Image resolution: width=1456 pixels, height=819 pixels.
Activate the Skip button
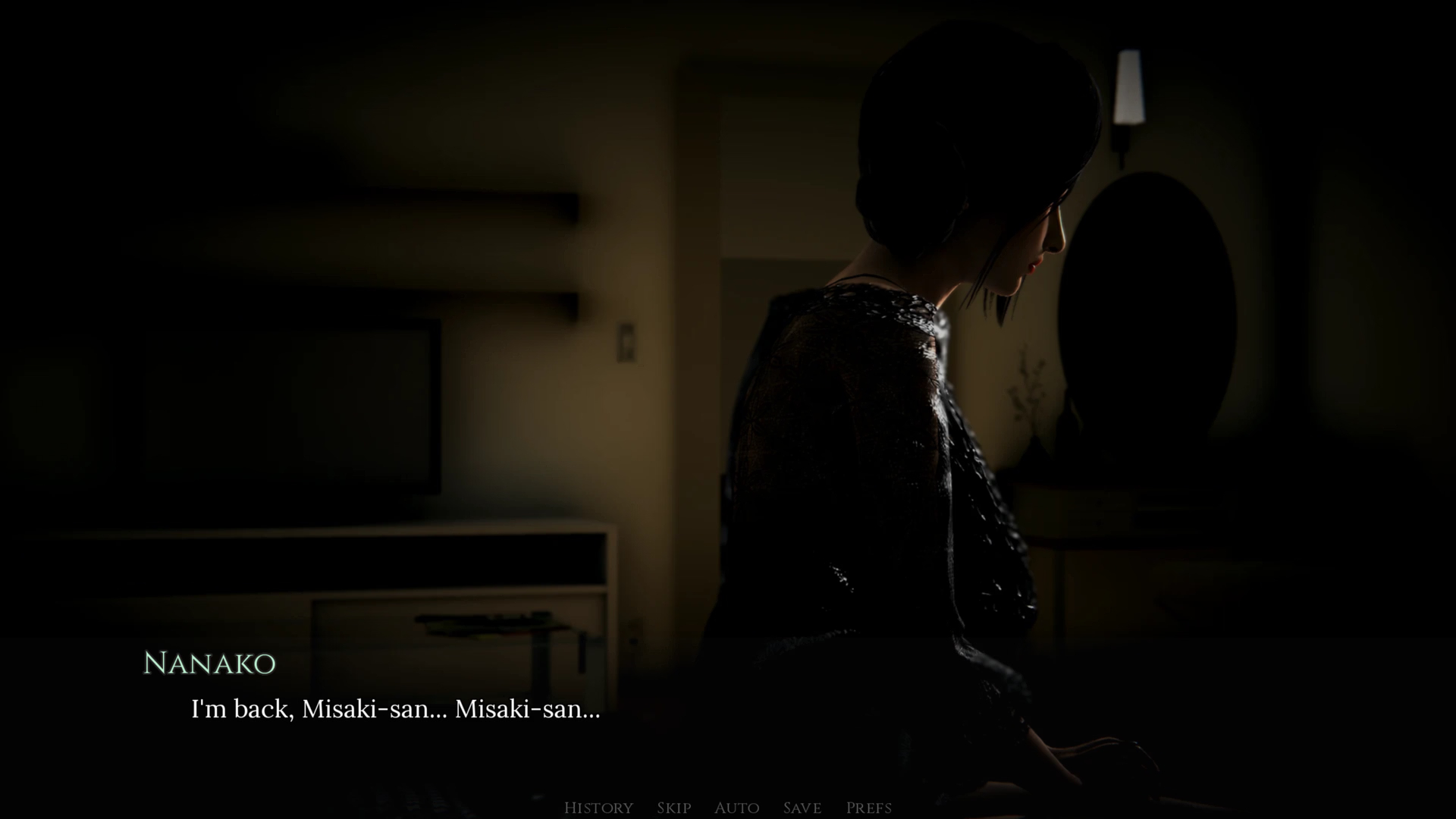coord(673,808)
